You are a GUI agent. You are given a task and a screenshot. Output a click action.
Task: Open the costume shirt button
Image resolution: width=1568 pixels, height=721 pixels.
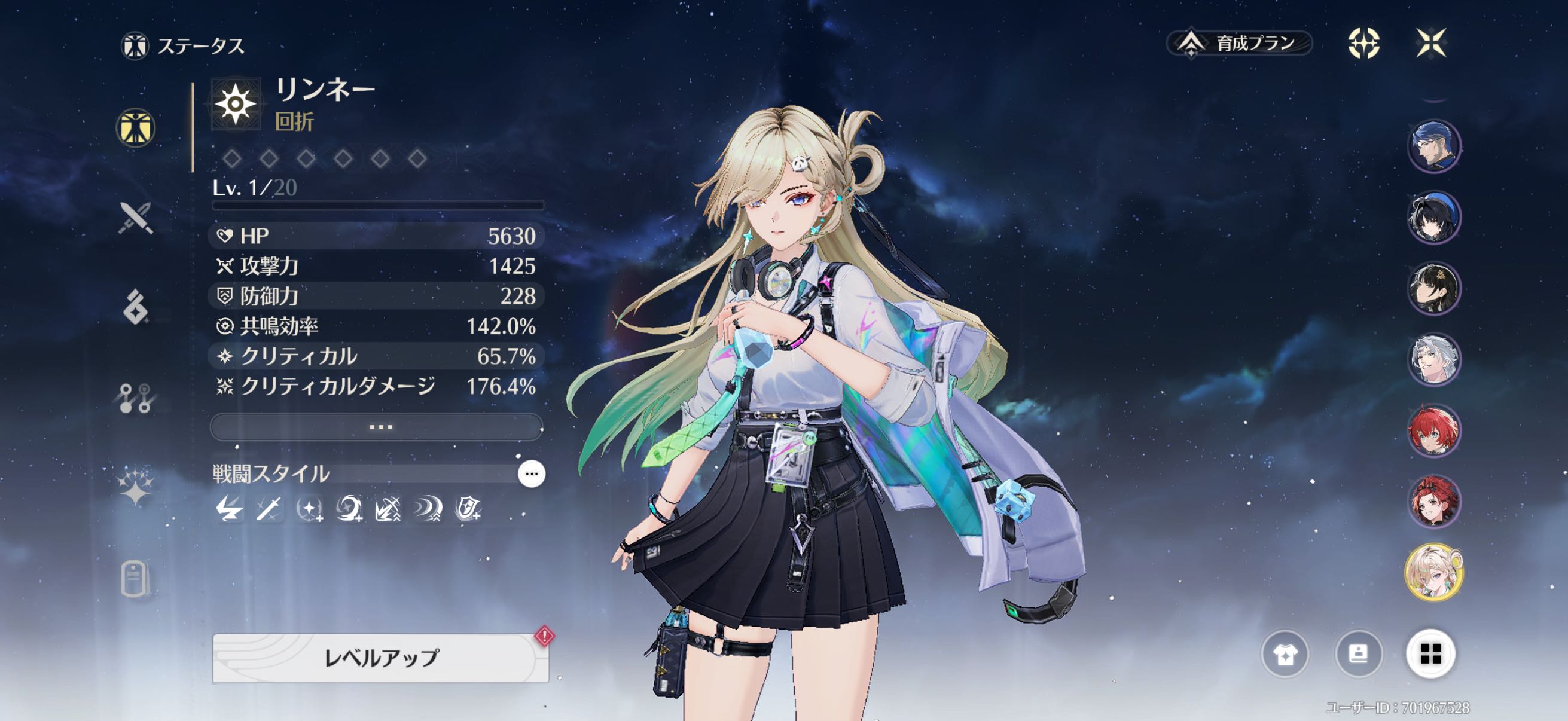pos(1285,654)
